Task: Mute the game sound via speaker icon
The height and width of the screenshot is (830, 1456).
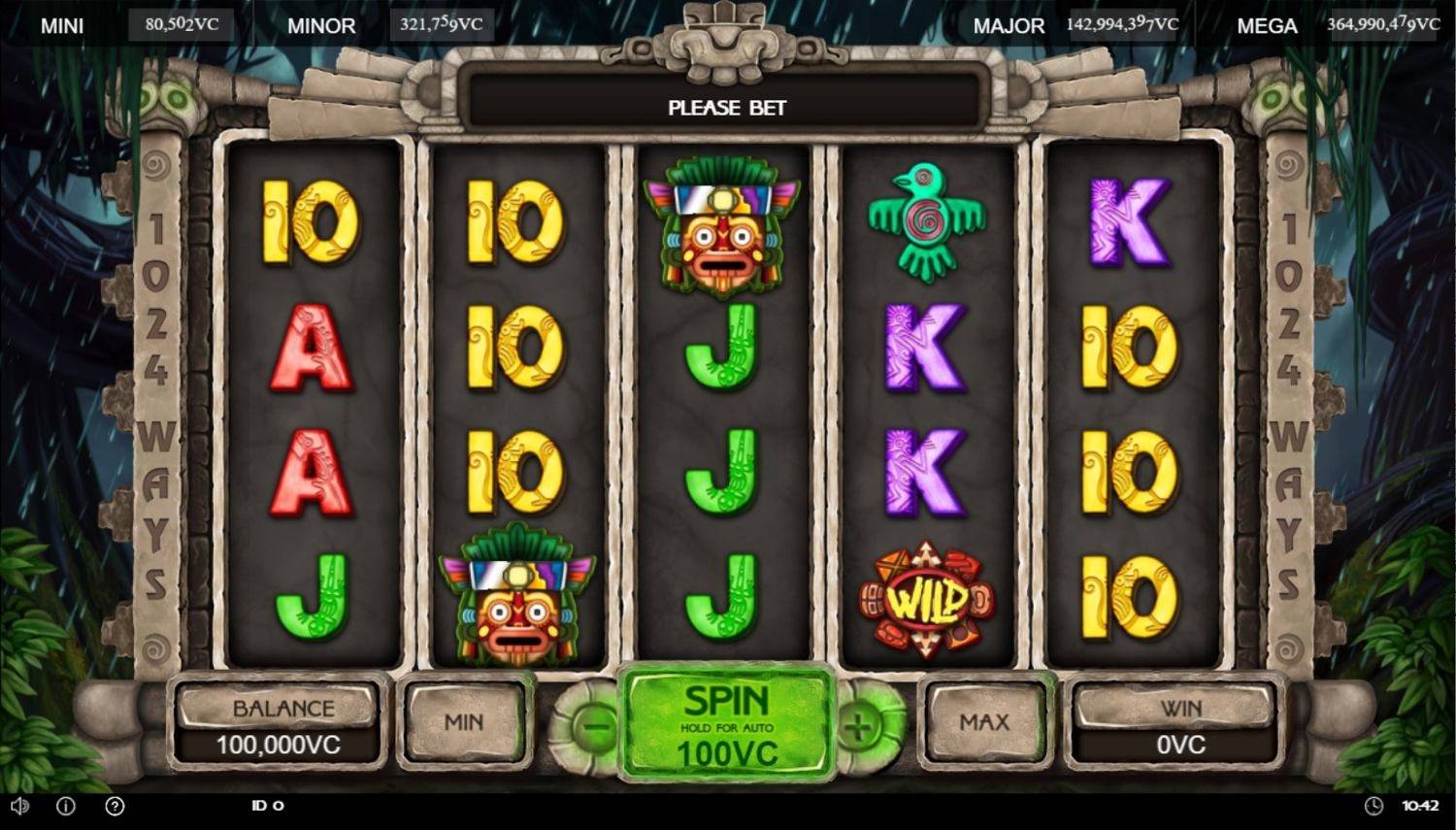Action: coord(21,806)
